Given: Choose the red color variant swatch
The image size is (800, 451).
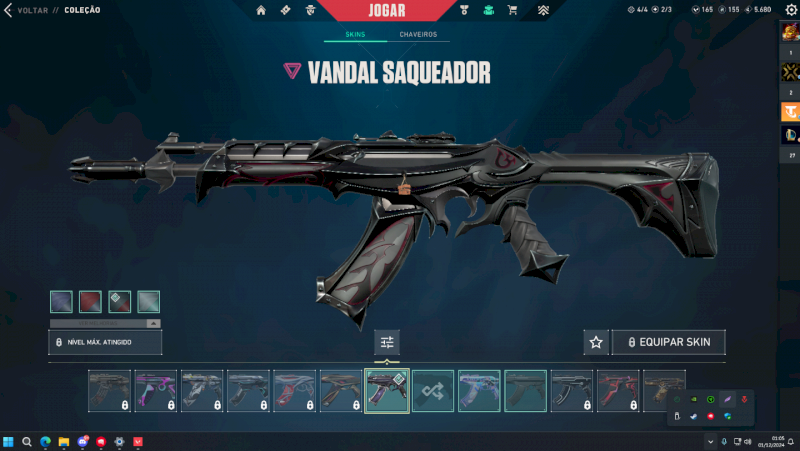Looking at the screenshot, I should point(90,301).
